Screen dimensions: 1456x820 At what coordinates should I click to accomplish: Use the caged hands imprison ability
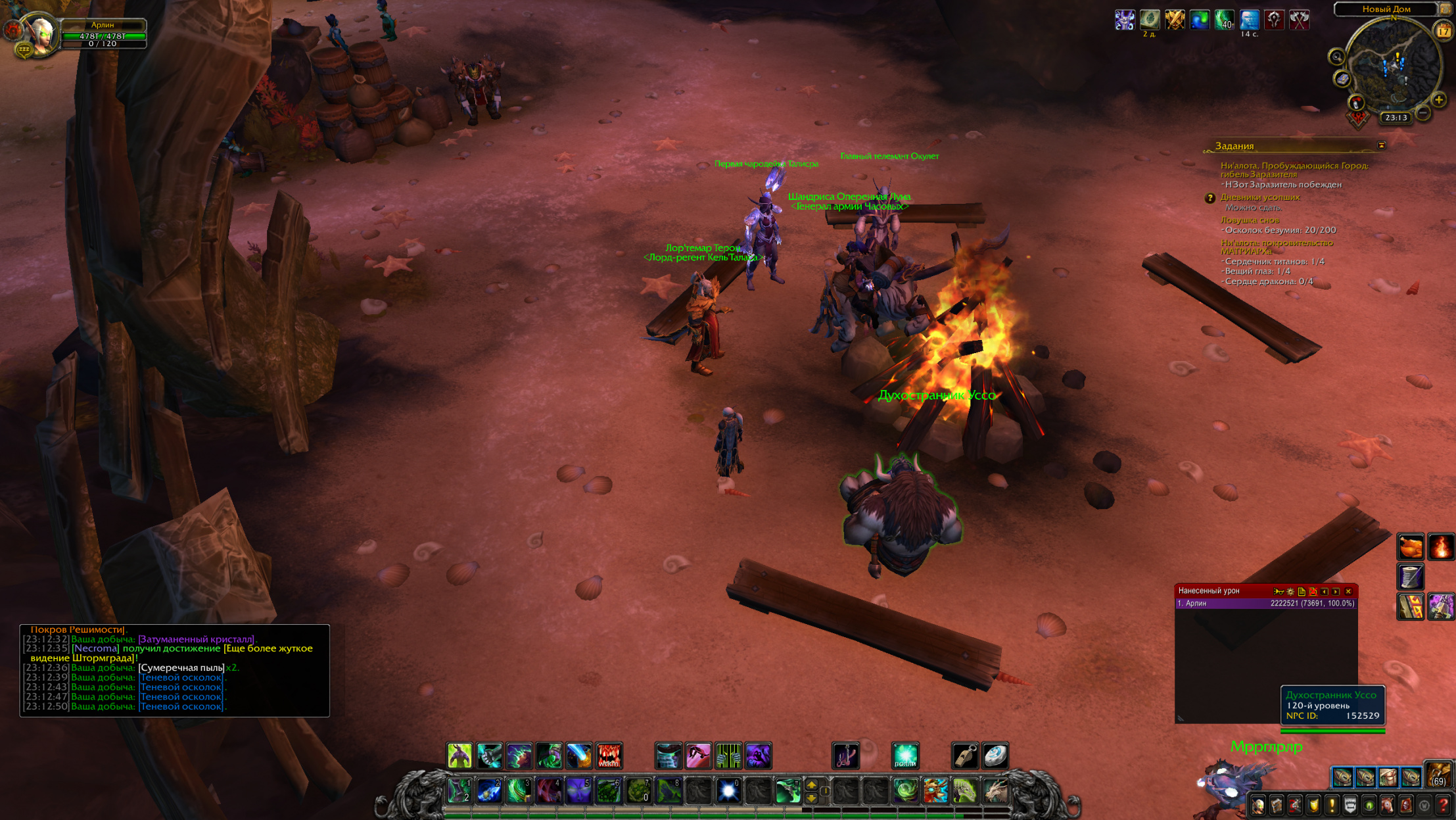(x=728, y=756)
